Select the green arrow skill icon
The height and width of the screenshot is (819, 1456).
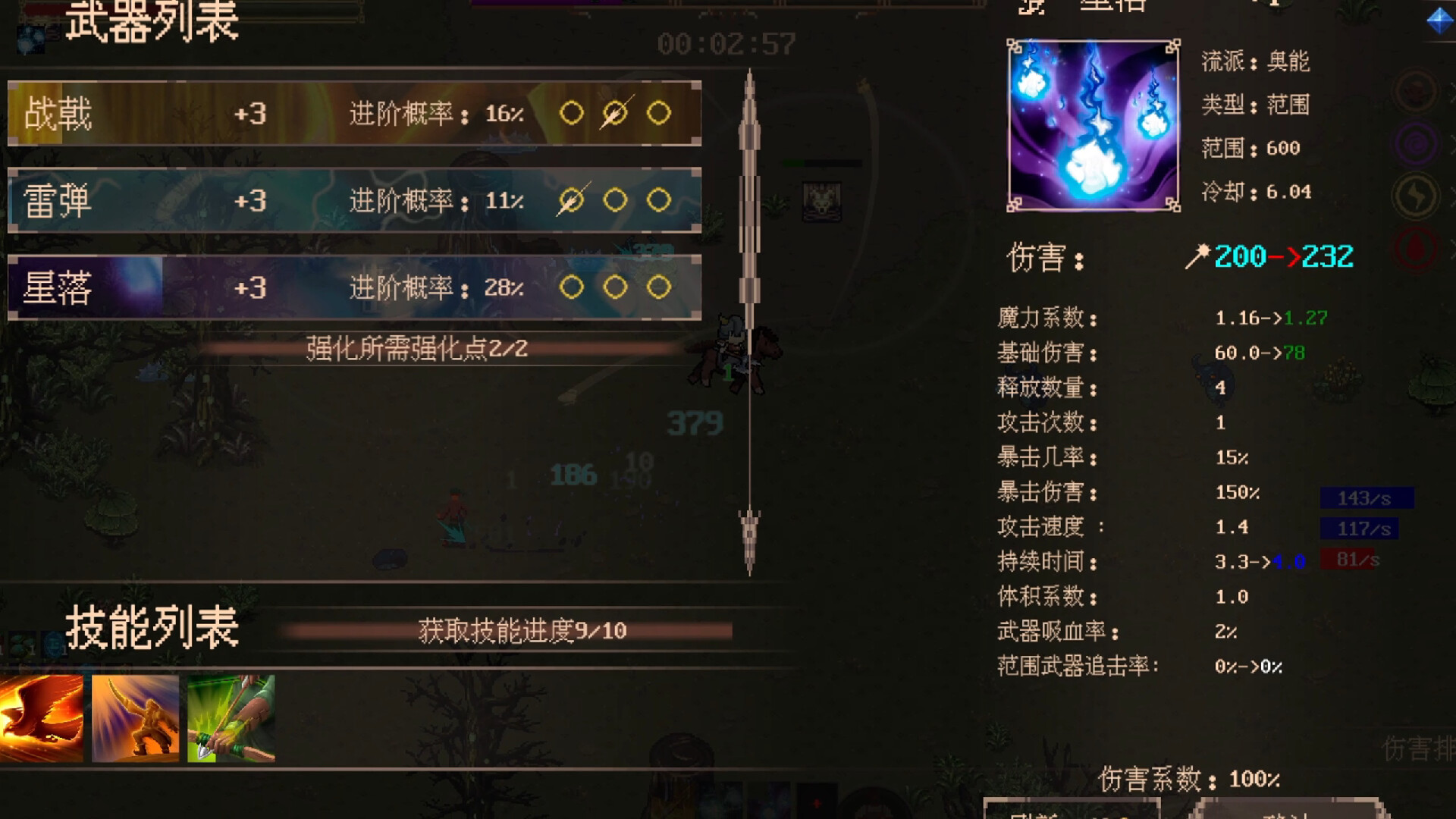coord(227,717)
